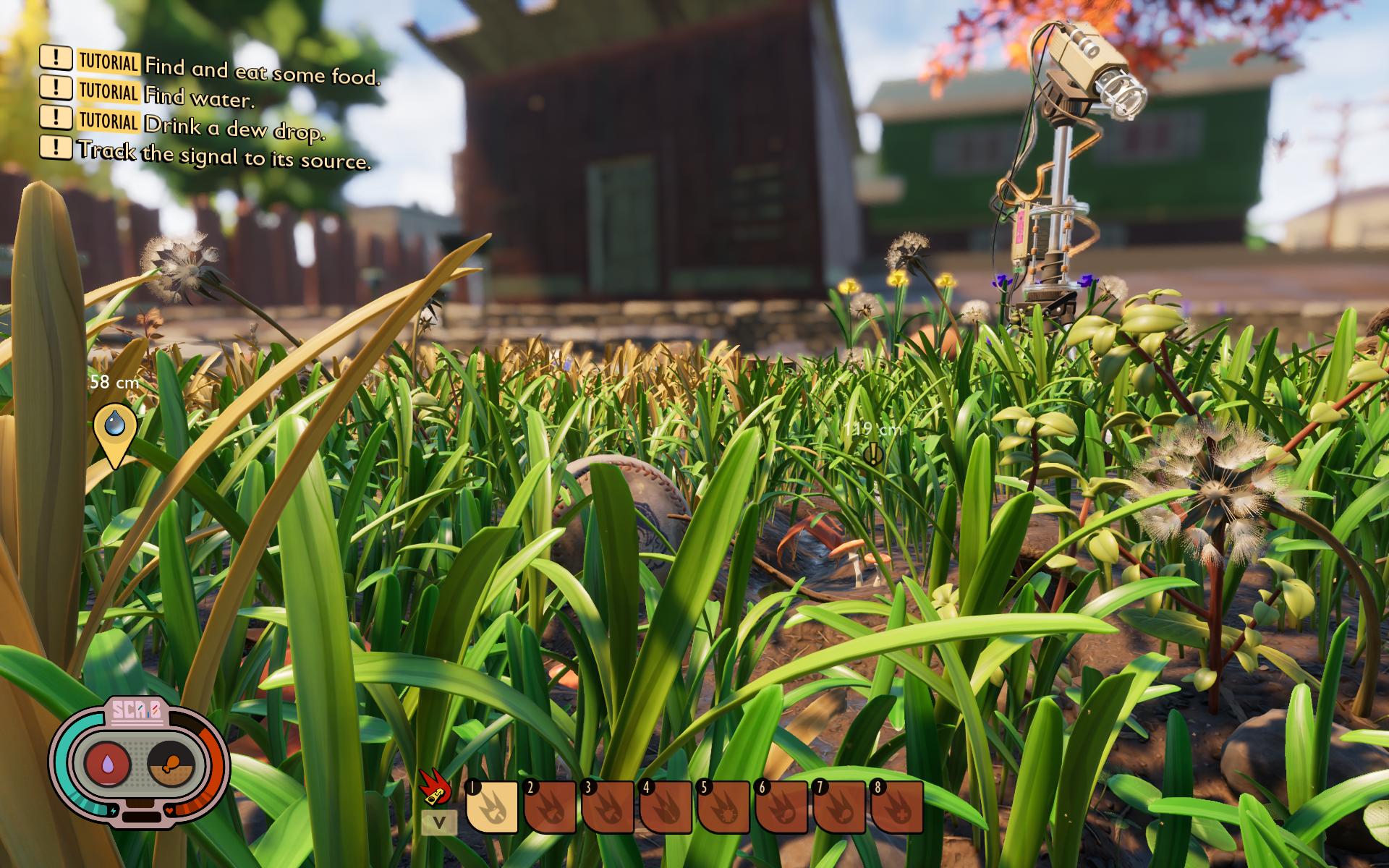This screenshot has width=1389, height=868.
Task: Select hotbar slot 5 with light silhouette
Action: tap(724, 807)
